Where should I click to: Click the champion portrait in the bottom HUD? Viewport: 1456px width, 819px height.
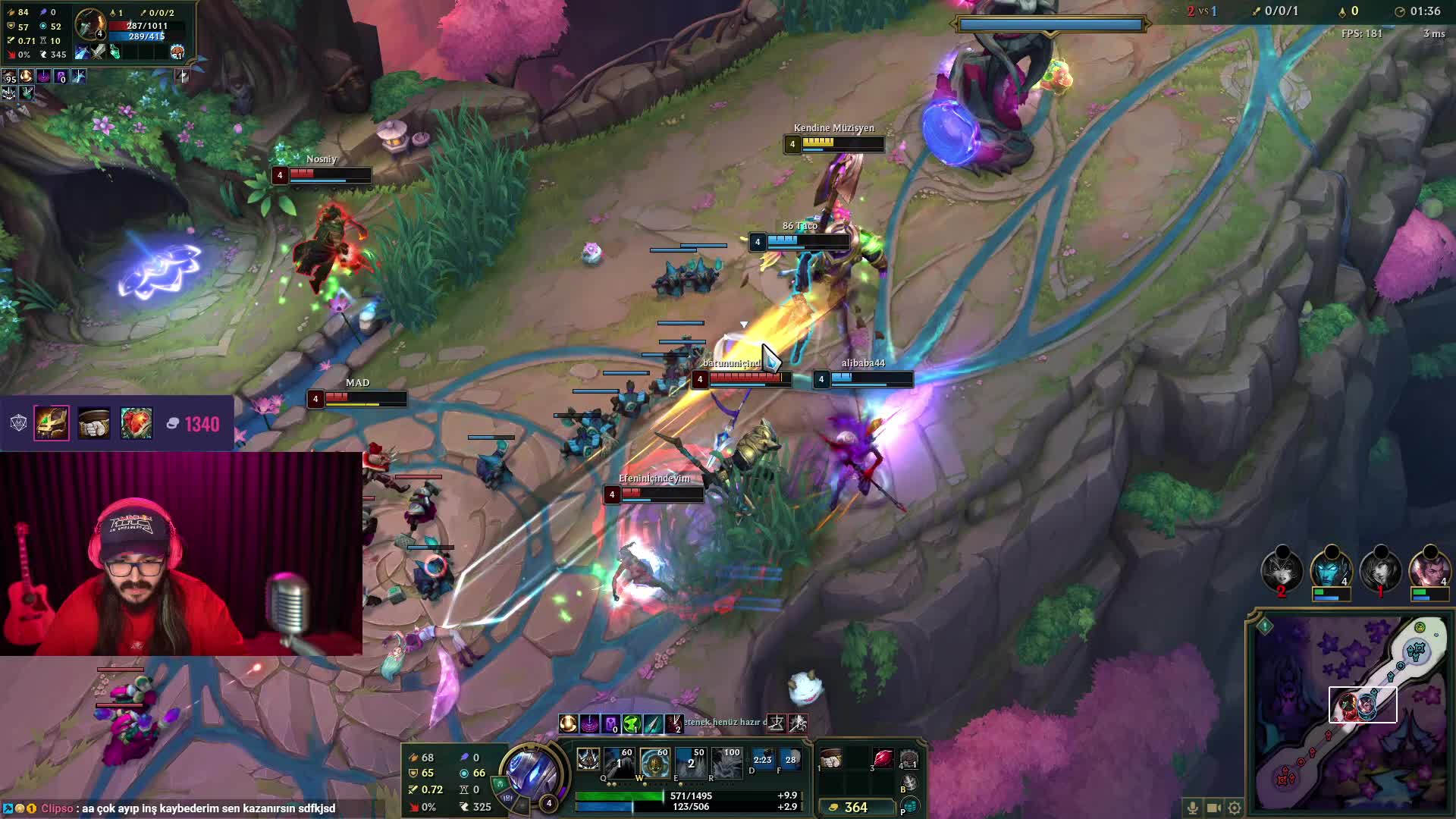click(532, 772)
